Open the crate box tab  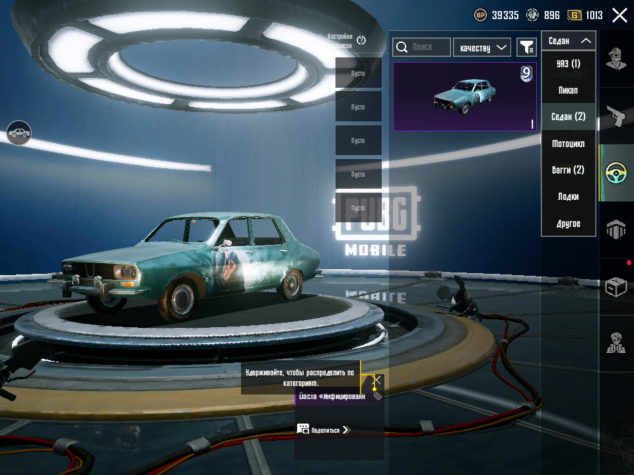click(616, 288)
